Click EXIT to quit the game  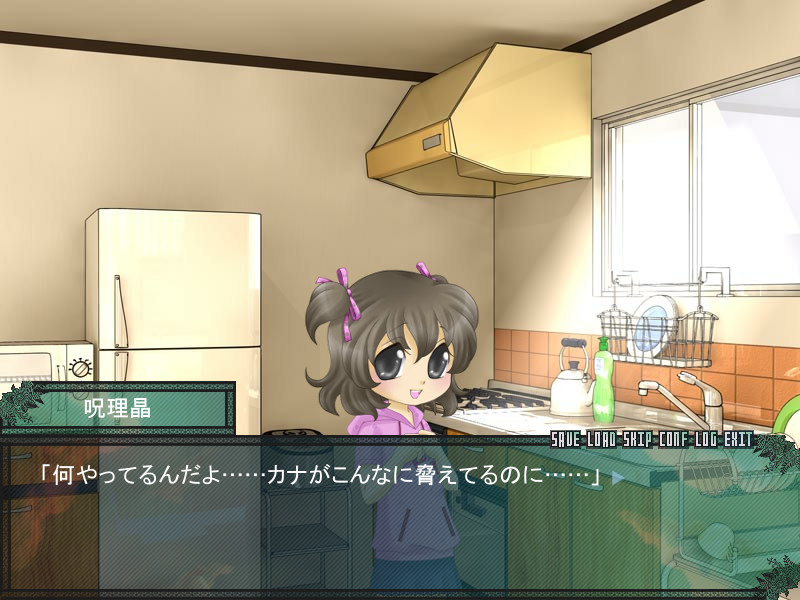(737, 439)
